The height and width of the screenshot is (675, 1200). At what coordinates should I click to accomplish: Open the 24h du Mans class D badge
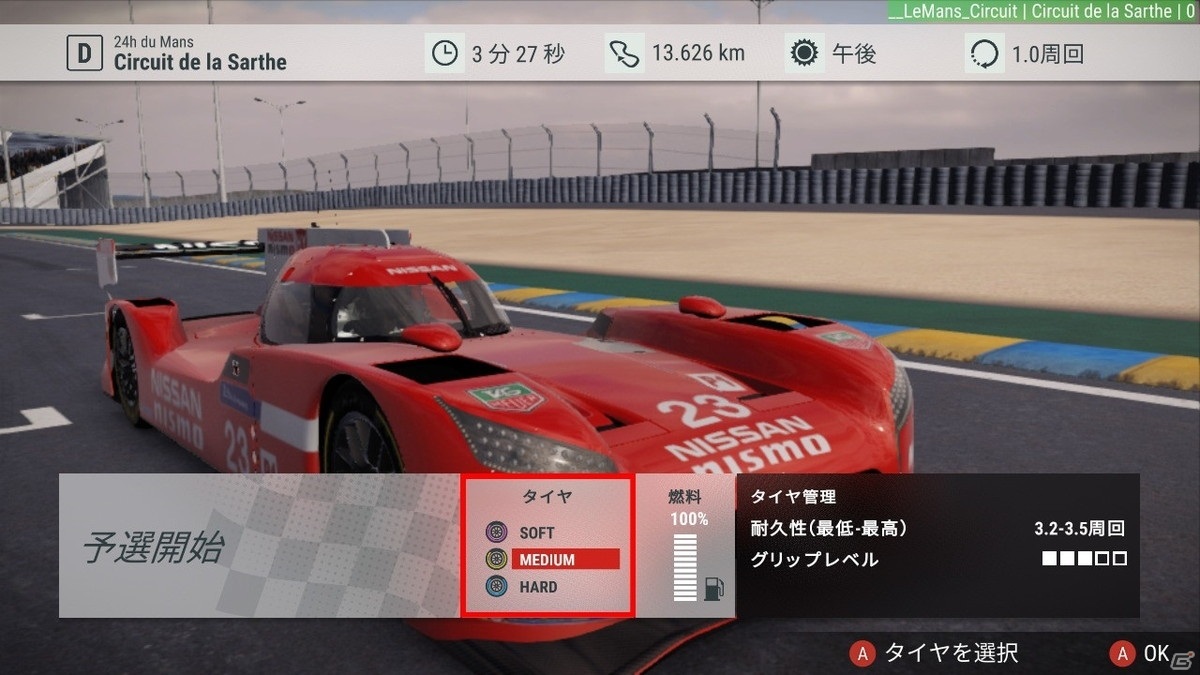tap(84, 53)
